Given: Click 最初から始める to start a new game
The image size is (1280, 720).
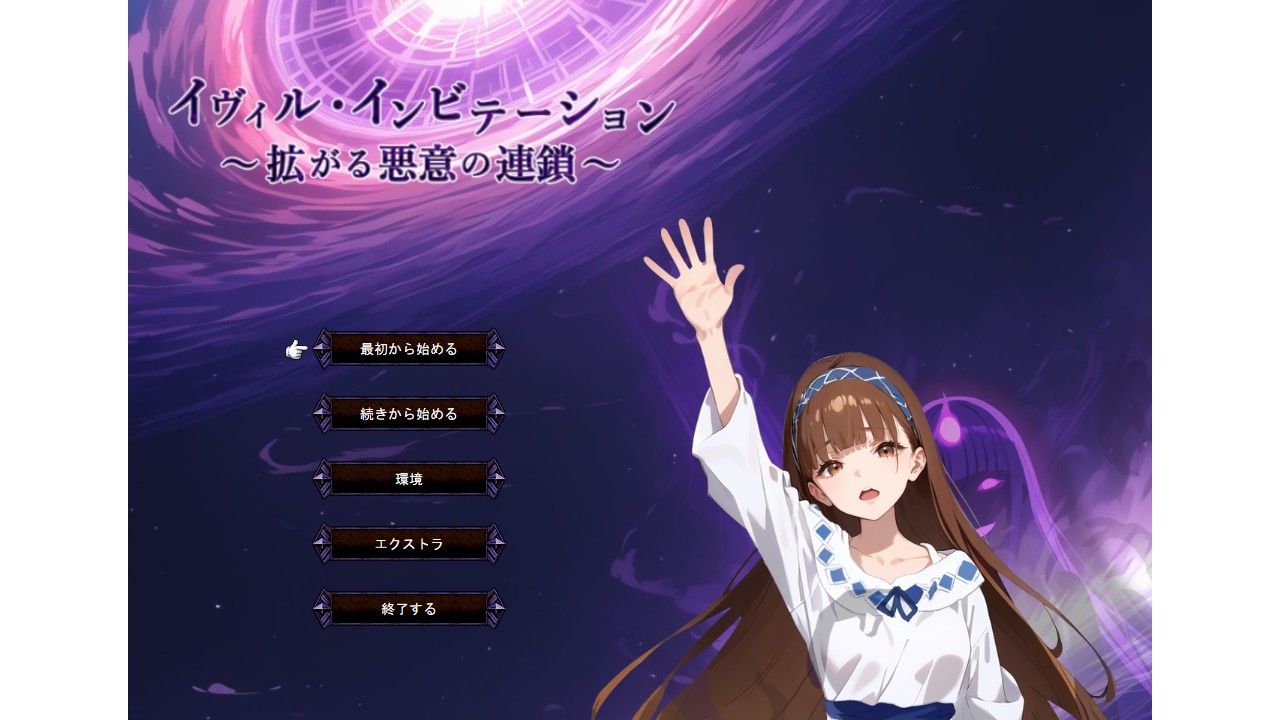Looking at the screenshot, I should 410,348.
